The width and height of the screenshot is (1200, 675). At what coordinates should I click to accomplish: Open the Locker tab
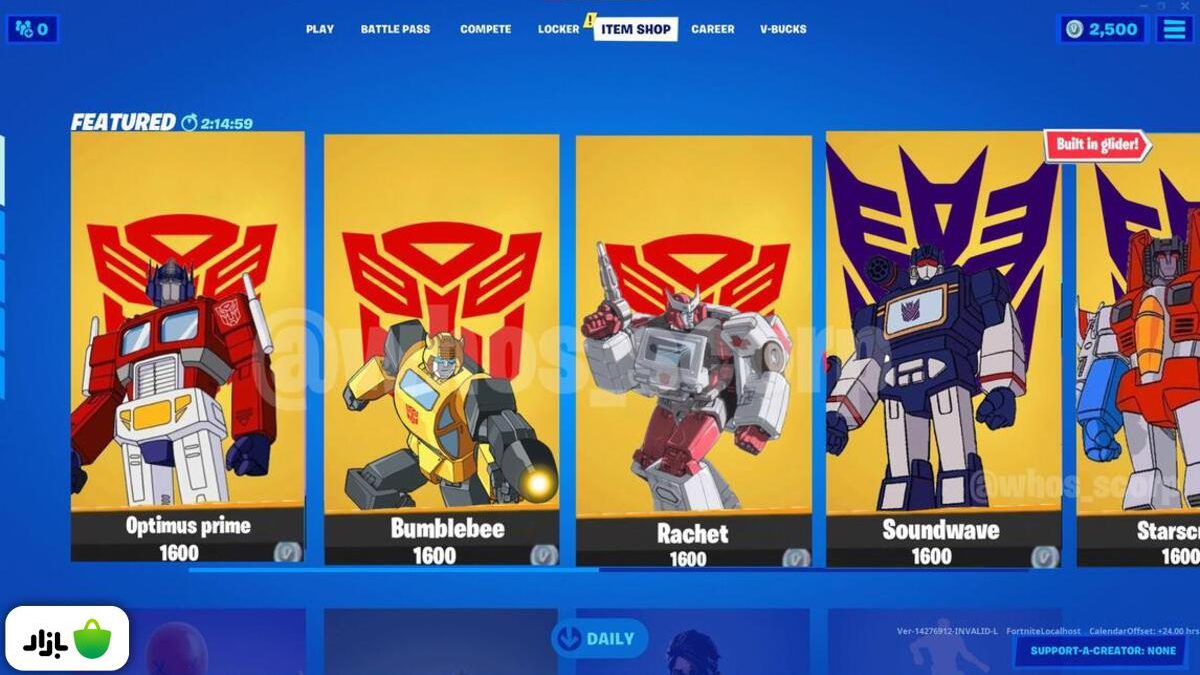tap(558, 29)
